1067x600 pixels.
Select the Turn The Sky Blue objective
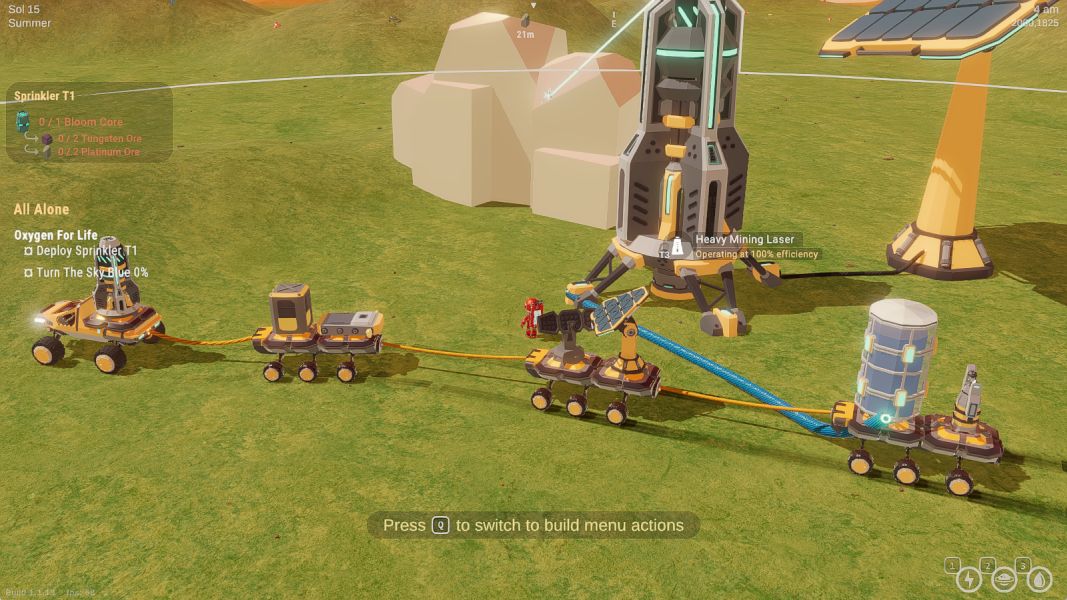point(91,272)
